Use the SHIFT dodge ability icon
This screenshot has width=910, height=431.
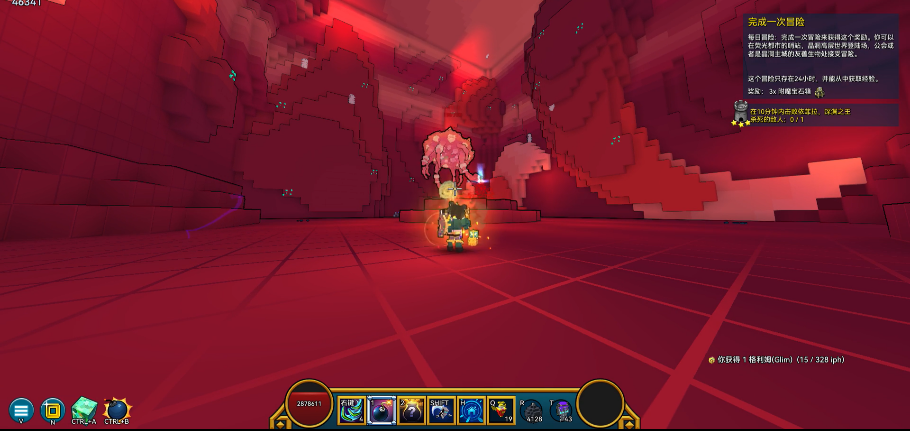point(441,410)
